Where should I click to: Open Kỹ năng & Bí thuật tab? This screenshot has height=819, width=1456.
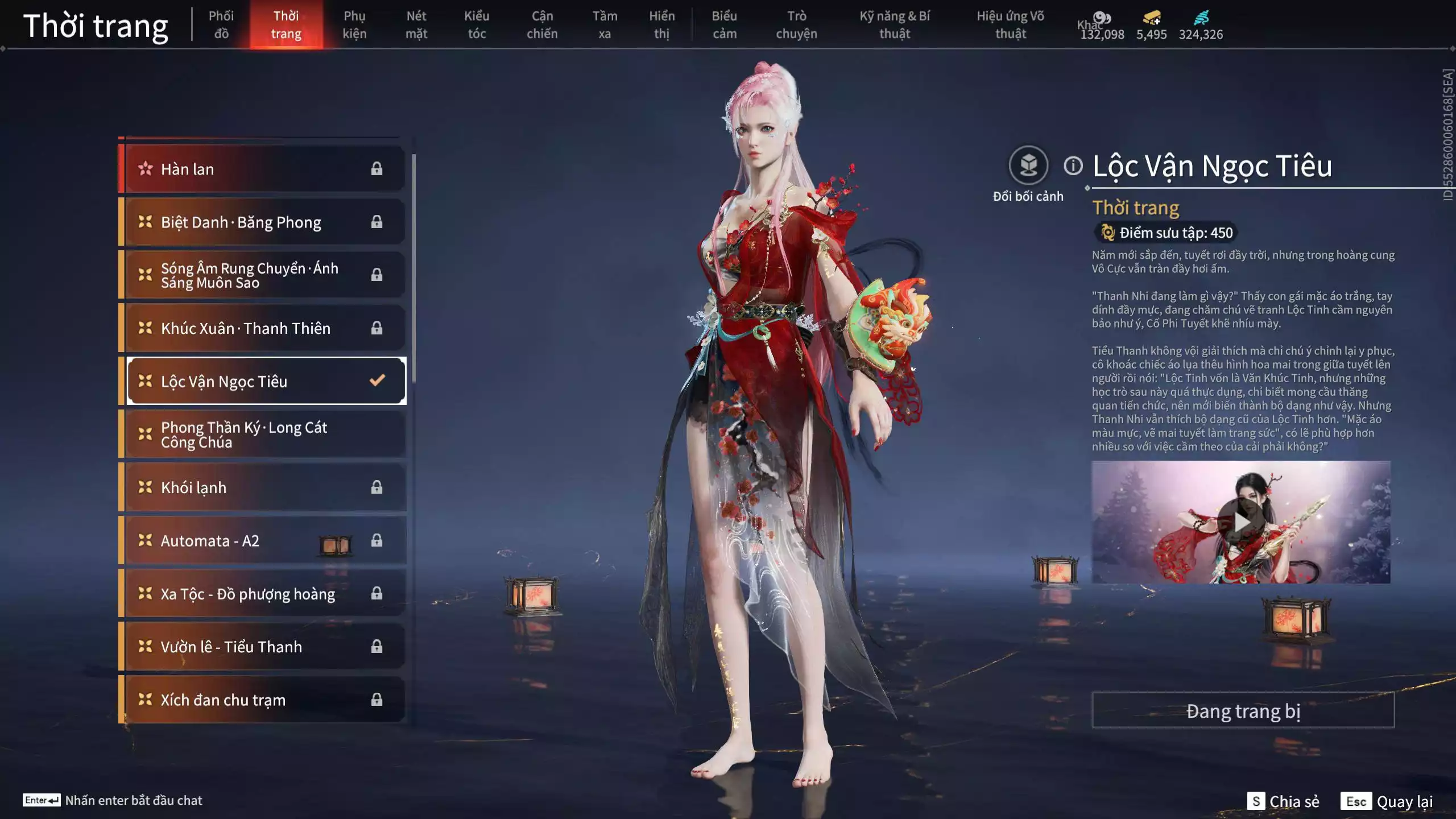pos(894,24)
